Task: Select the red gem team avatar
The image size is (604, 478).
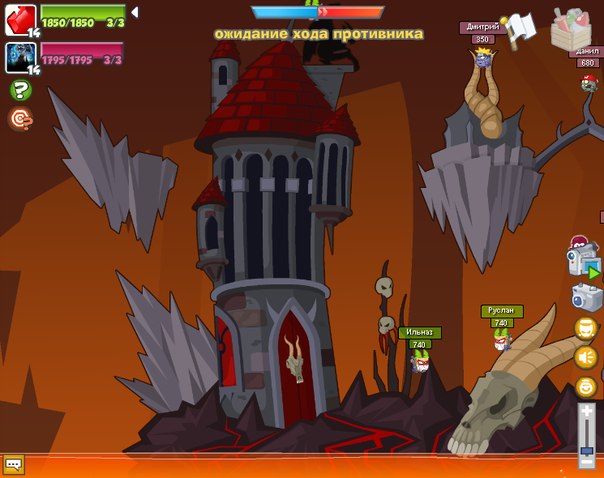Action: (x=20, y=19)
